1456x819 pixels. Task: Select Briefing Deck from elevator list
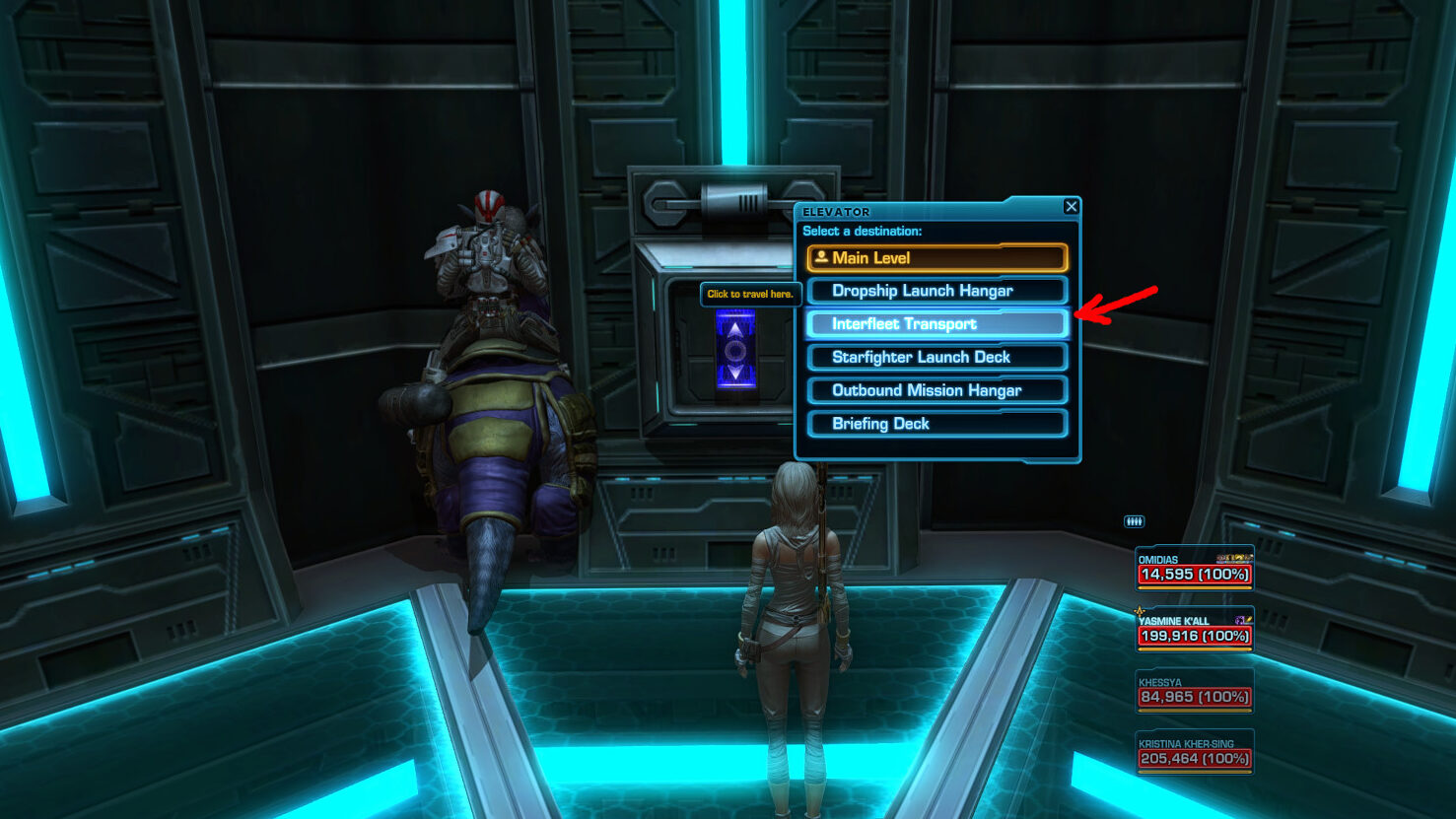[x=936, y=424]
